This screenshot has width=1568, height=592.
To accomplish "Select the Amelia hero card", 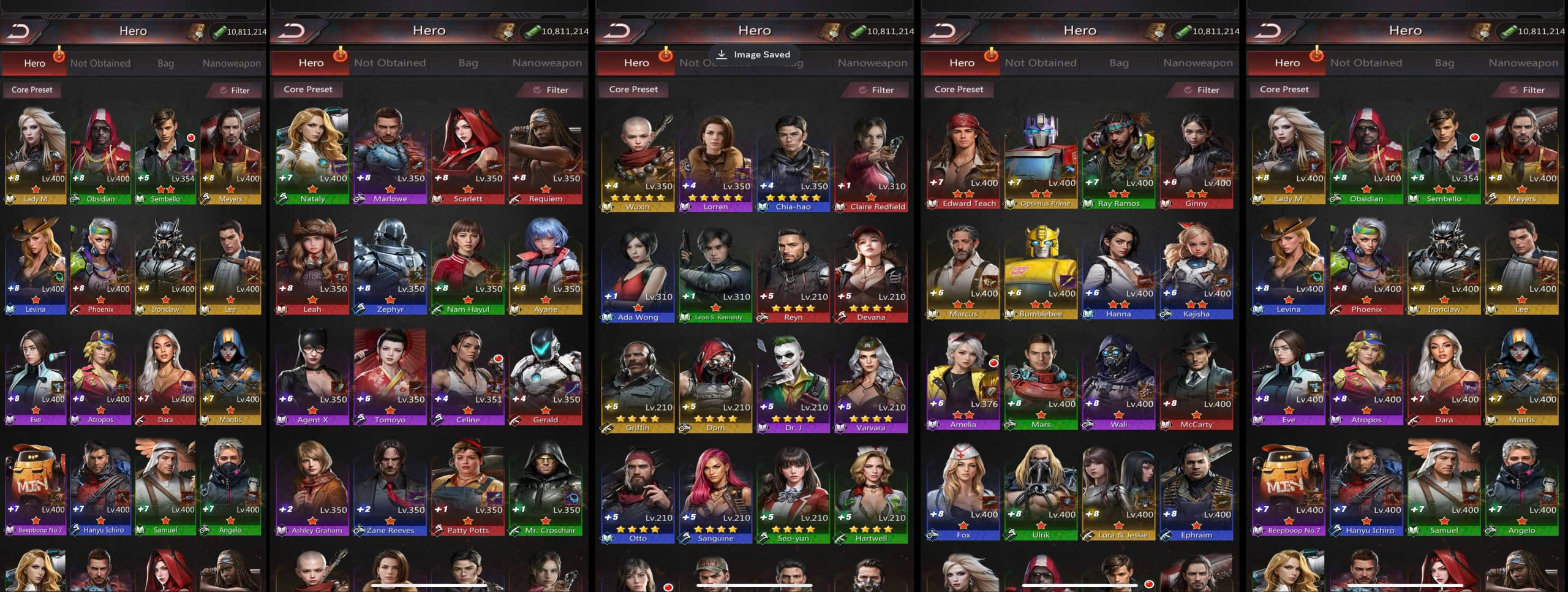I will pos(963,380).
